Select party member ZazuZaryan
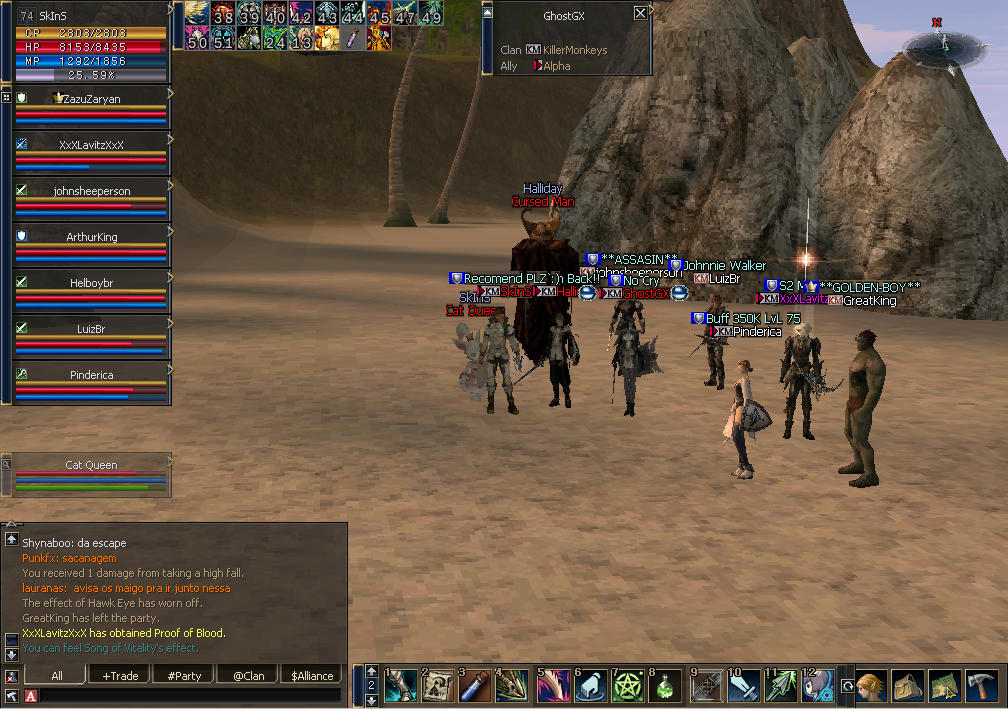The image size is (1008, 709). pos(91,99)
